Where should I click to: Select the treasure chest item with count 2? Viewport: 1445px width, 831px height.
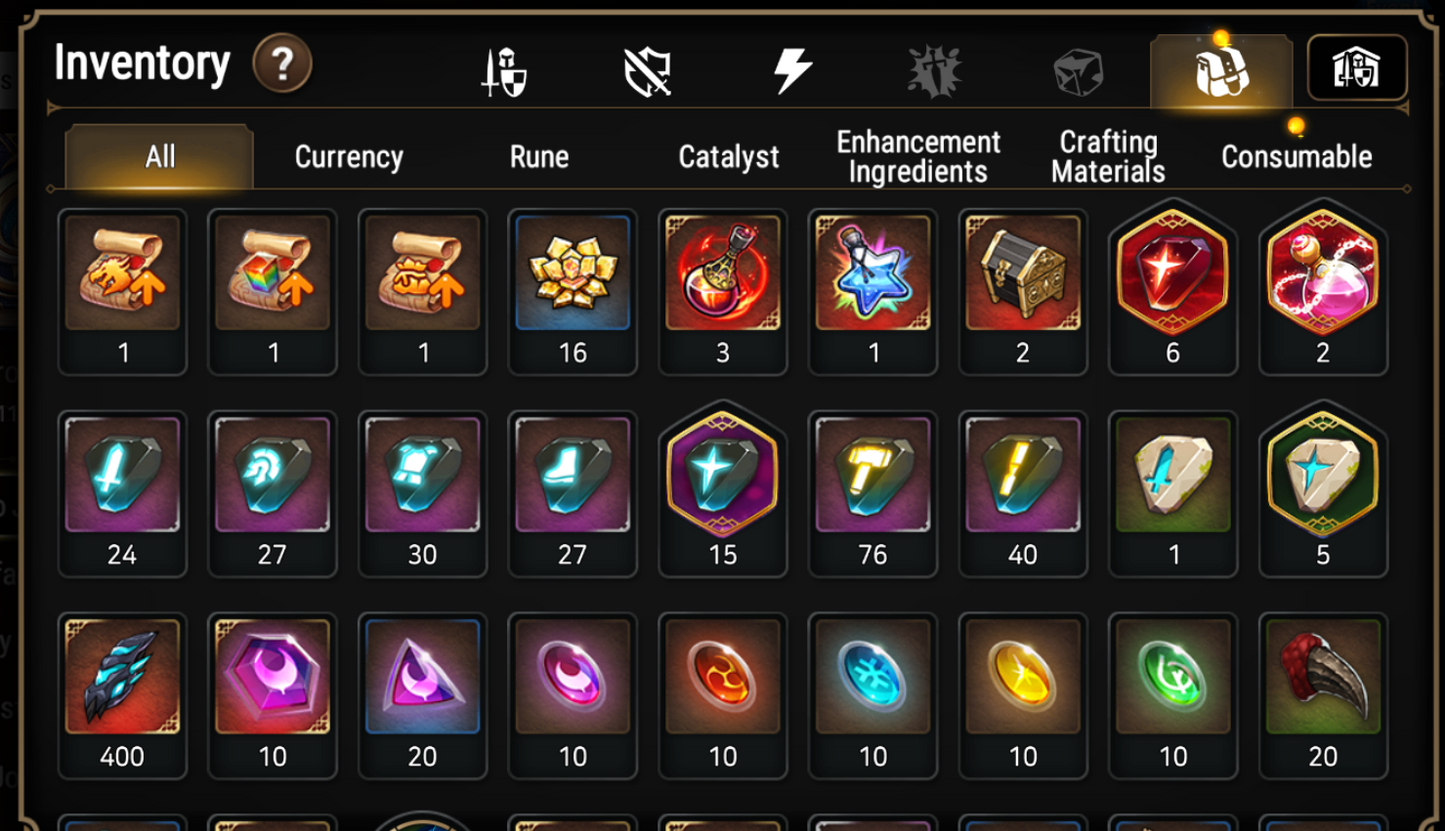1022,277
